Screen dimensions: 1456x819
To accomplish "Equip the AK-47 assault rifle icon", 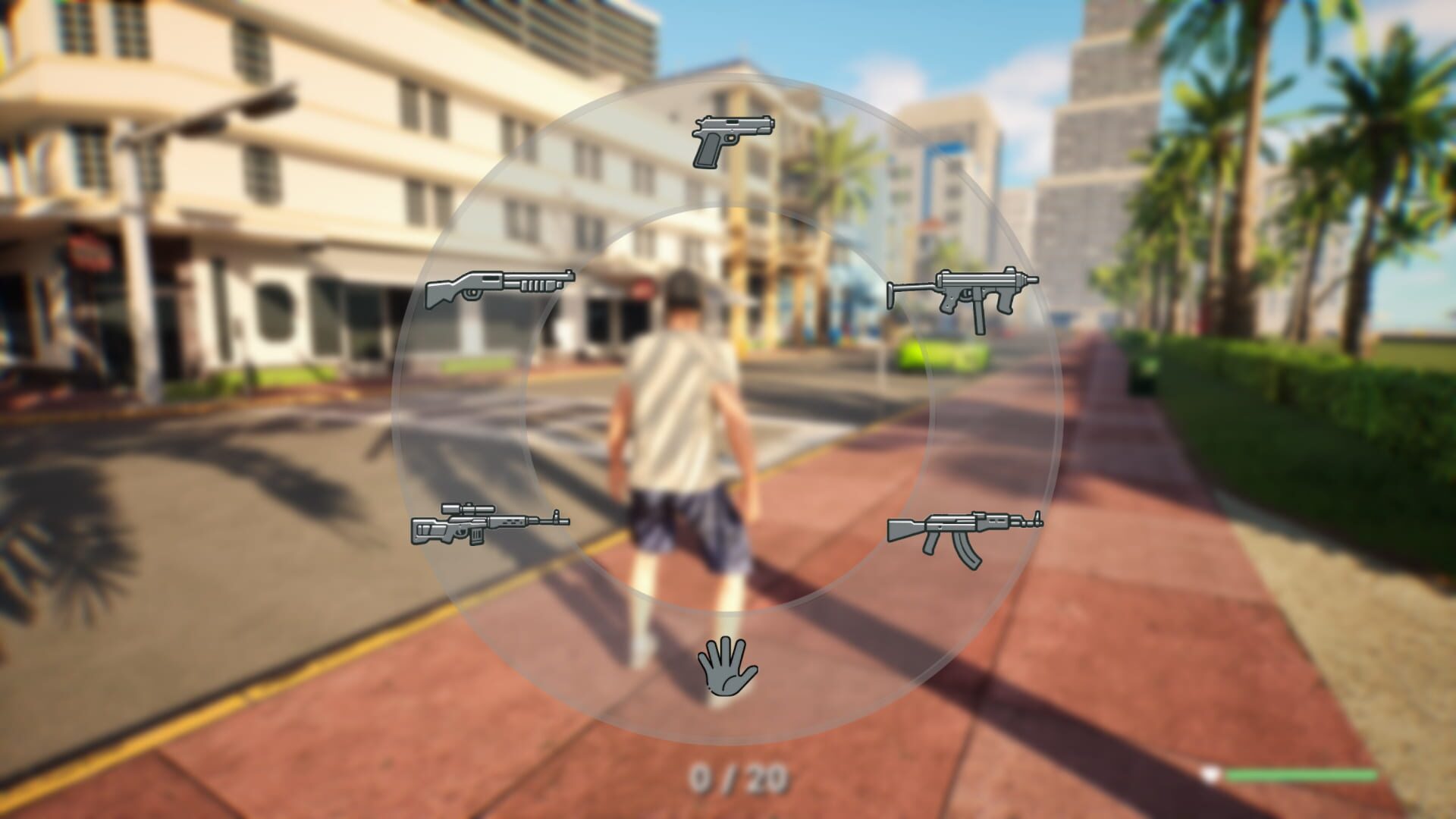I will click(965, 529).
